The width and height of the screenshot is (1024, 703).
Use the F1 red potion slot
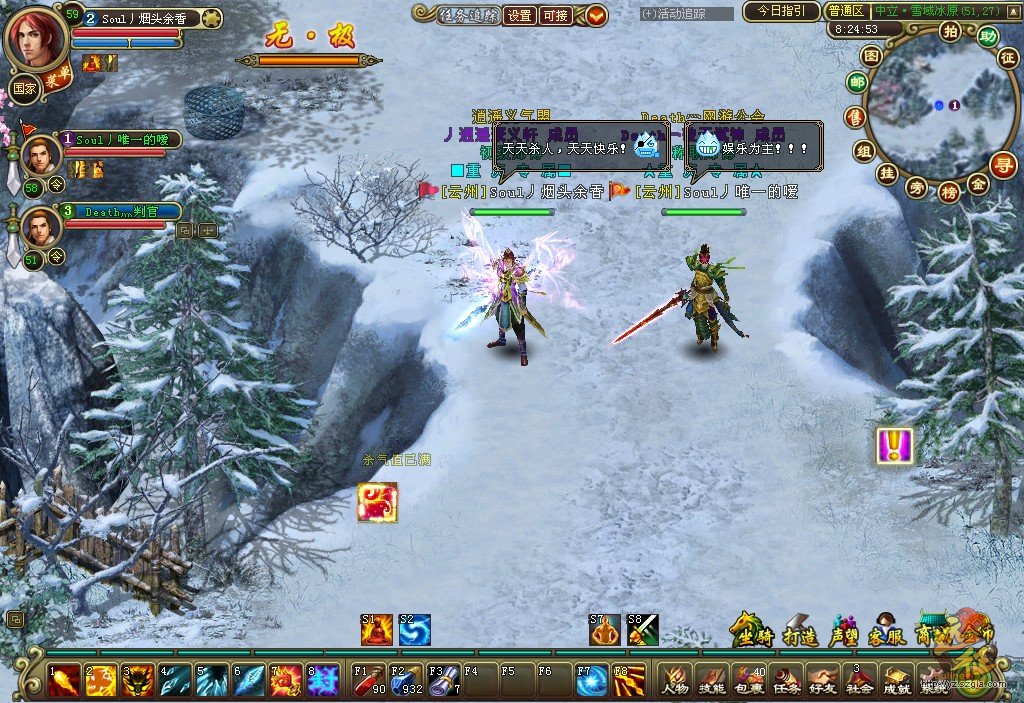(x=370, y=680)
